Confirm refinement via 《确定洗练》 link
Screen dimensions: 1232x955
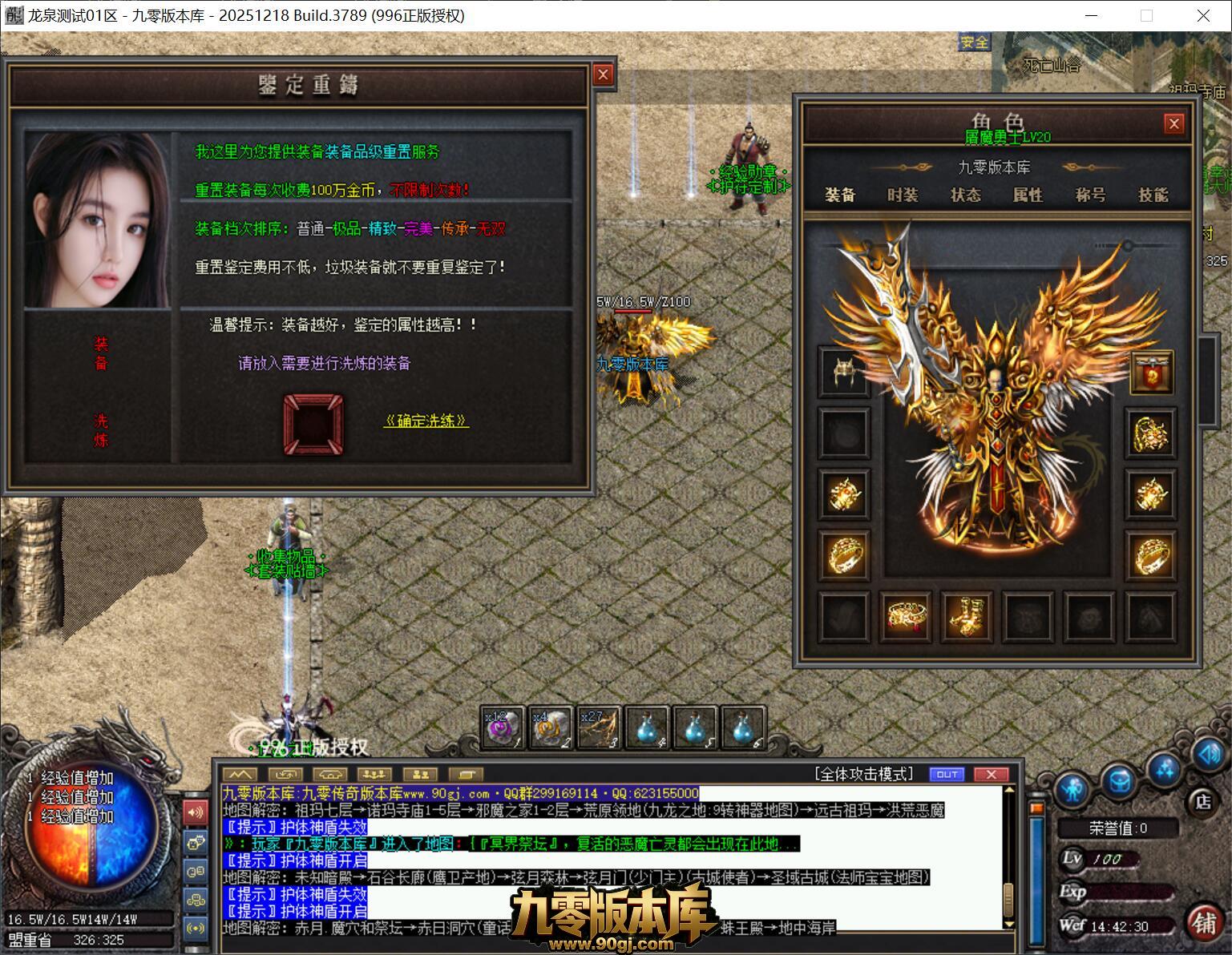coord(426,421)
